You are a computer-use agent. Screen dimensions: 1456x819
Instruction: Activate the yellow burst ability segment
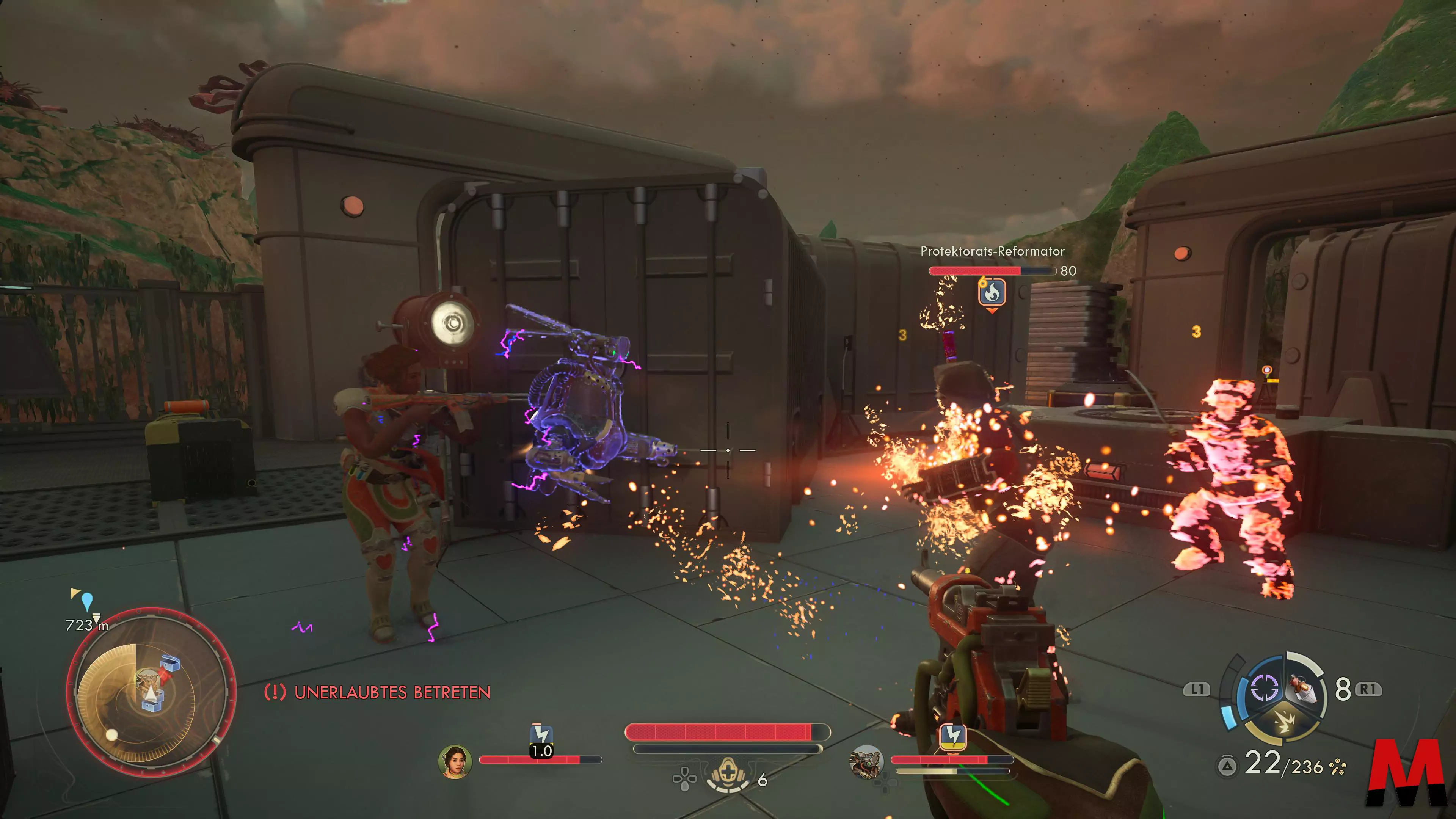click(1283, 723)
